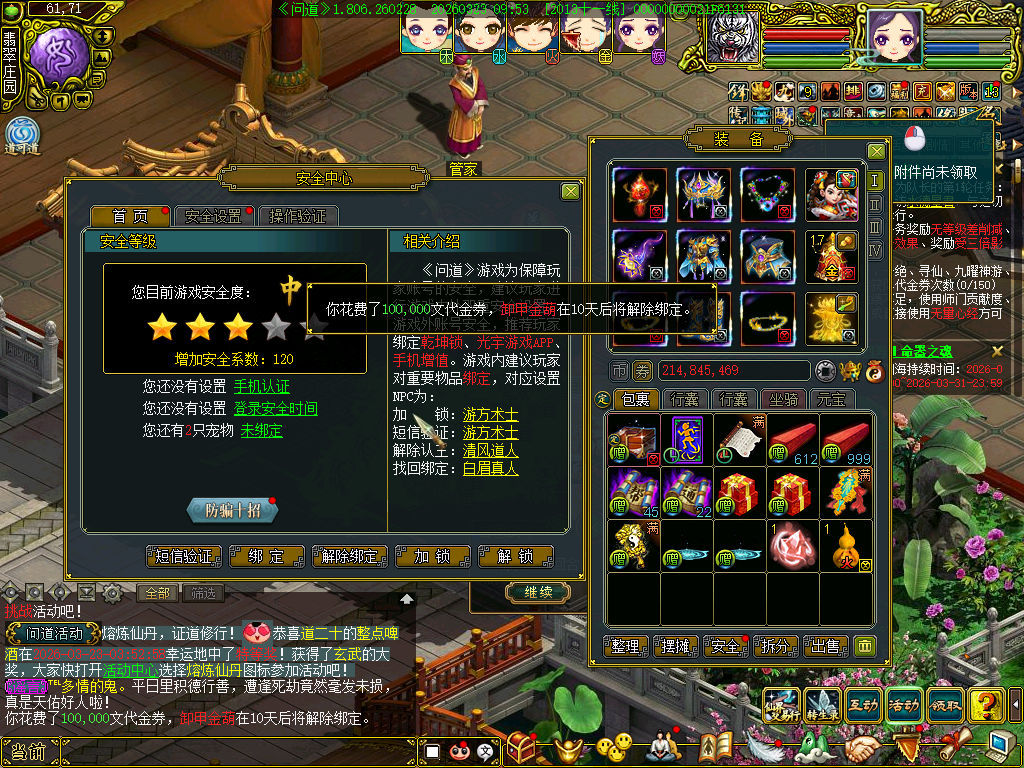Choose the 拆分 split button

(x=774, y=646)
